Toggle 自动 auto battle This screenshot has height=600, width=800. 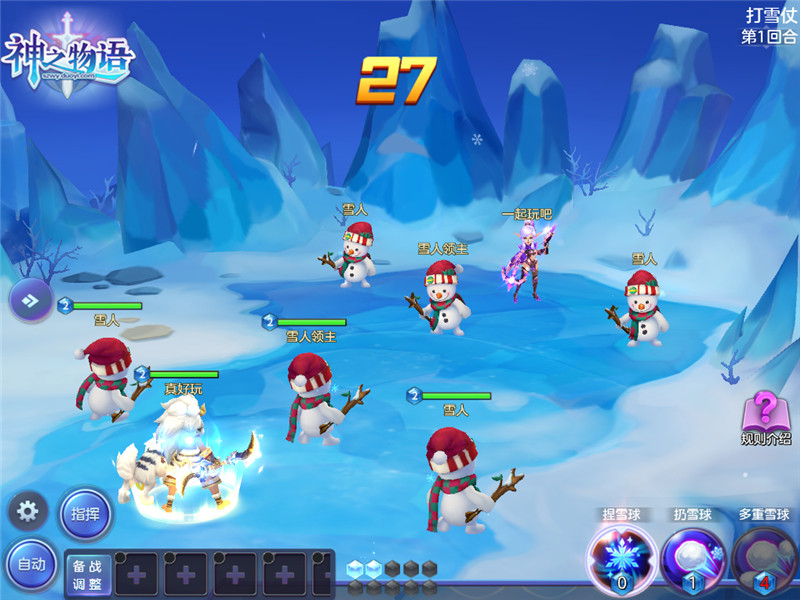pyautogui.click(x=30, y=565)
